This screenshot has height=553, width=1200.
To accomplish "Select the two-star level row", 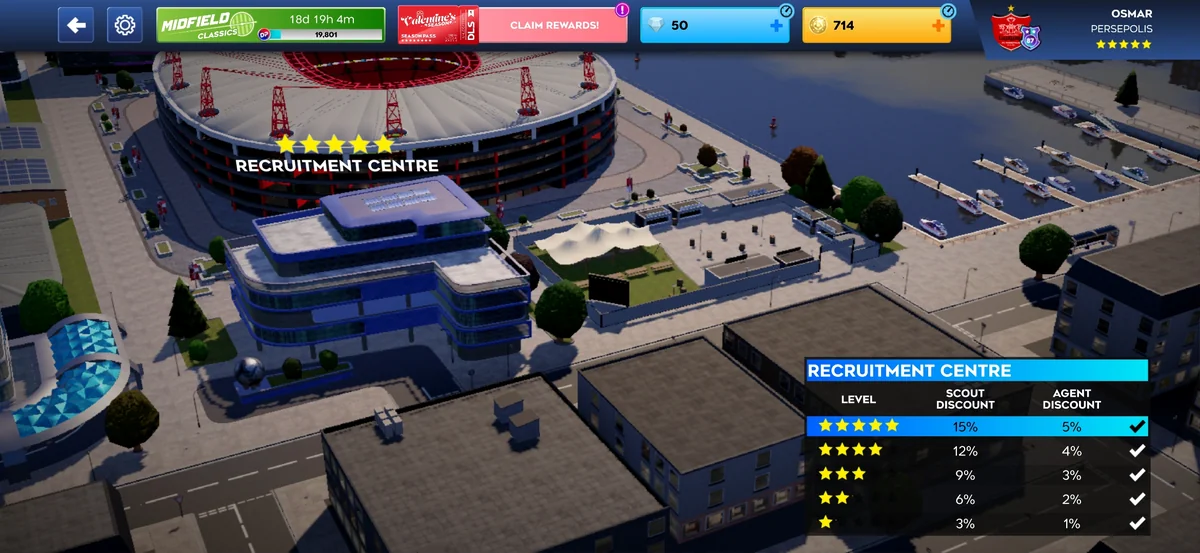I will (977, 499).
